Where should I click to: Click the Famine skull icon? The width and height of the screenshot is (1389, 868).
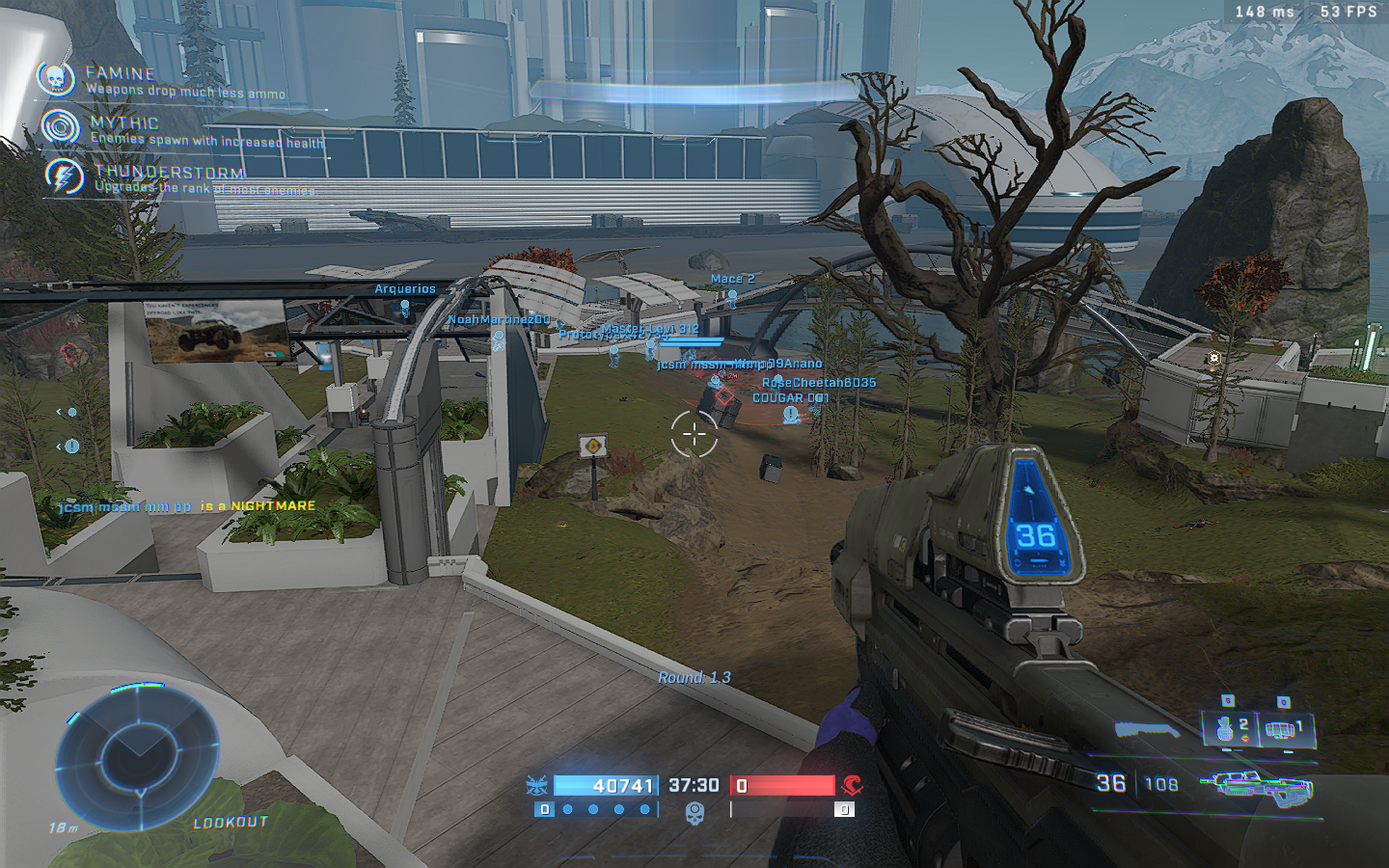point(56,79)
